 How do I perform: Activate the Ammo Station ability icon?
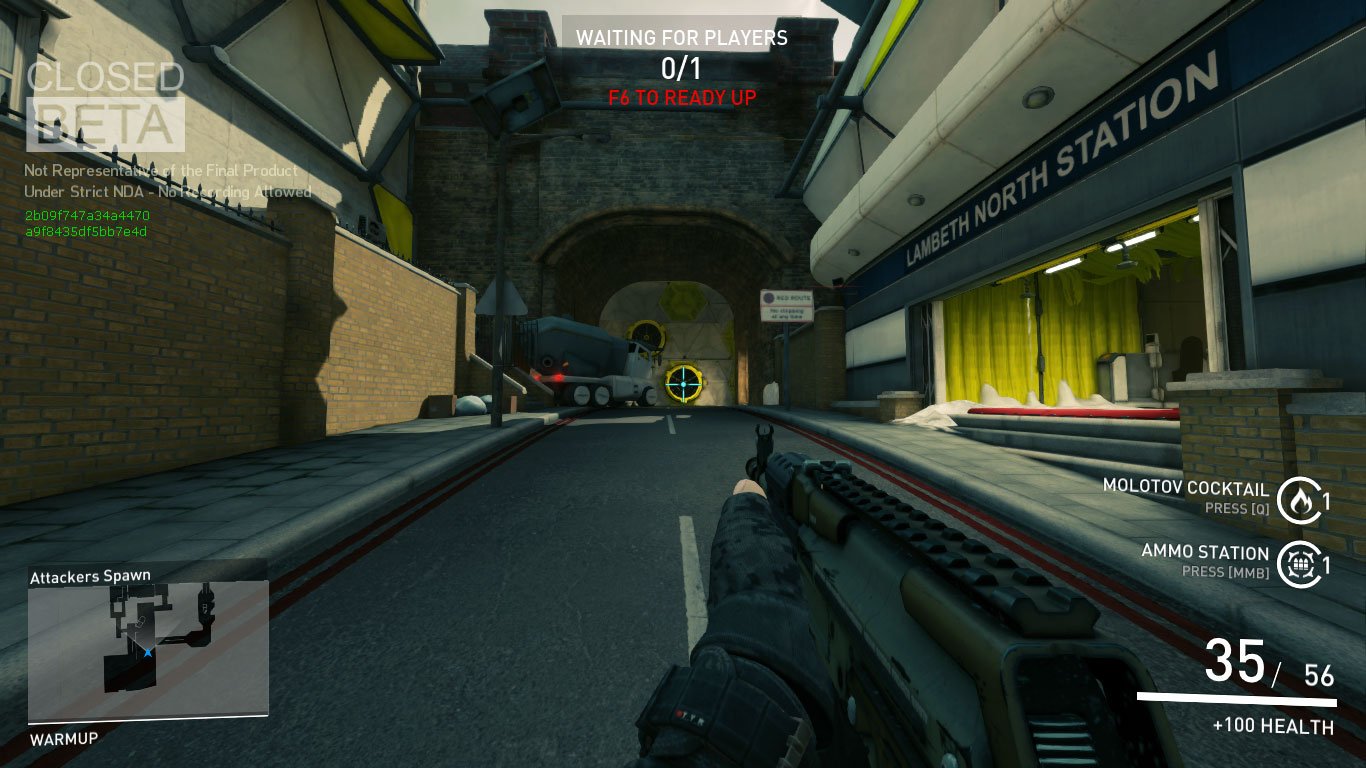[x=1298, y=564]
